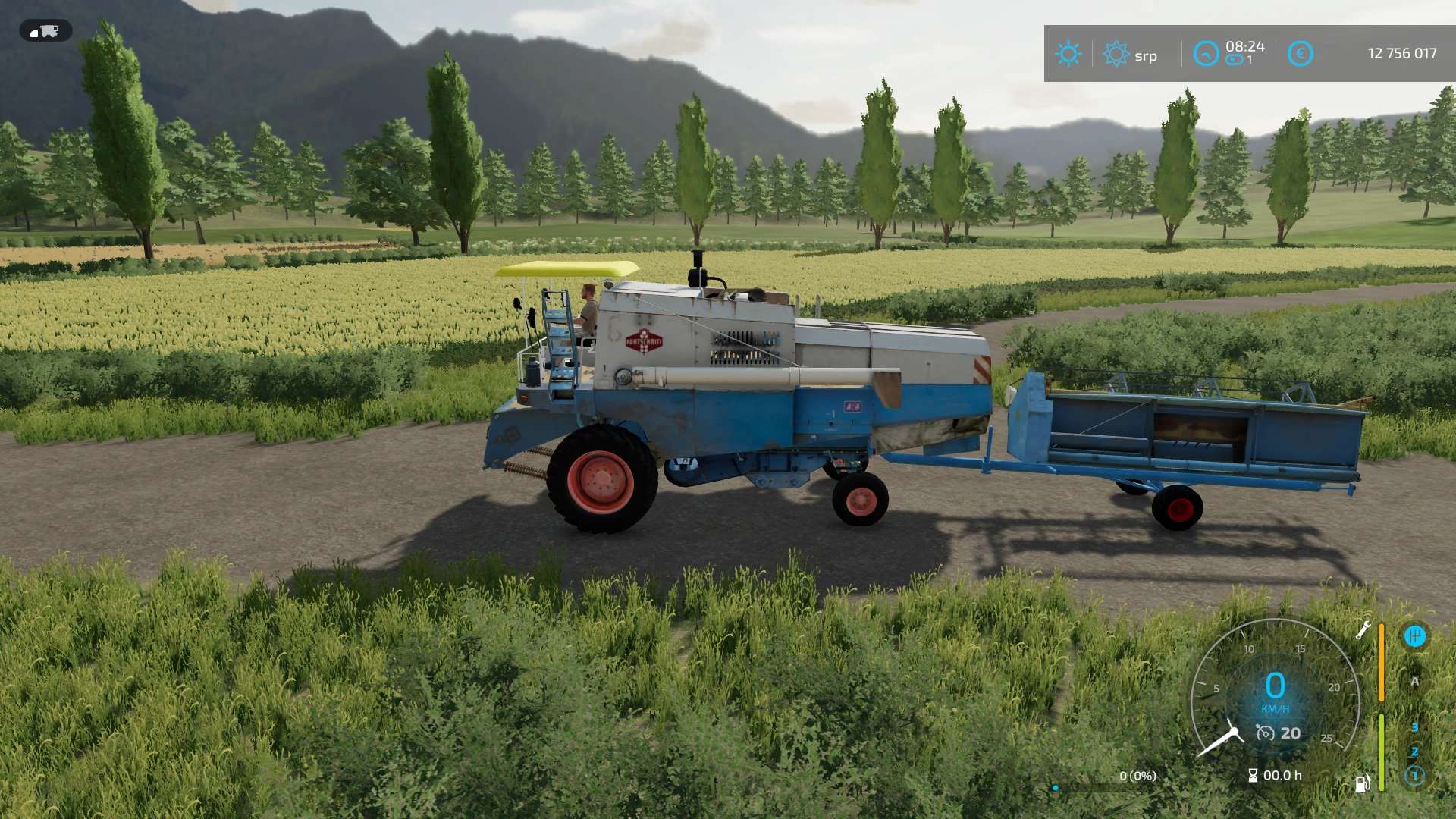Click the fuel pump icon
The image size is (1456, 819).
(x=1363, y=783)
